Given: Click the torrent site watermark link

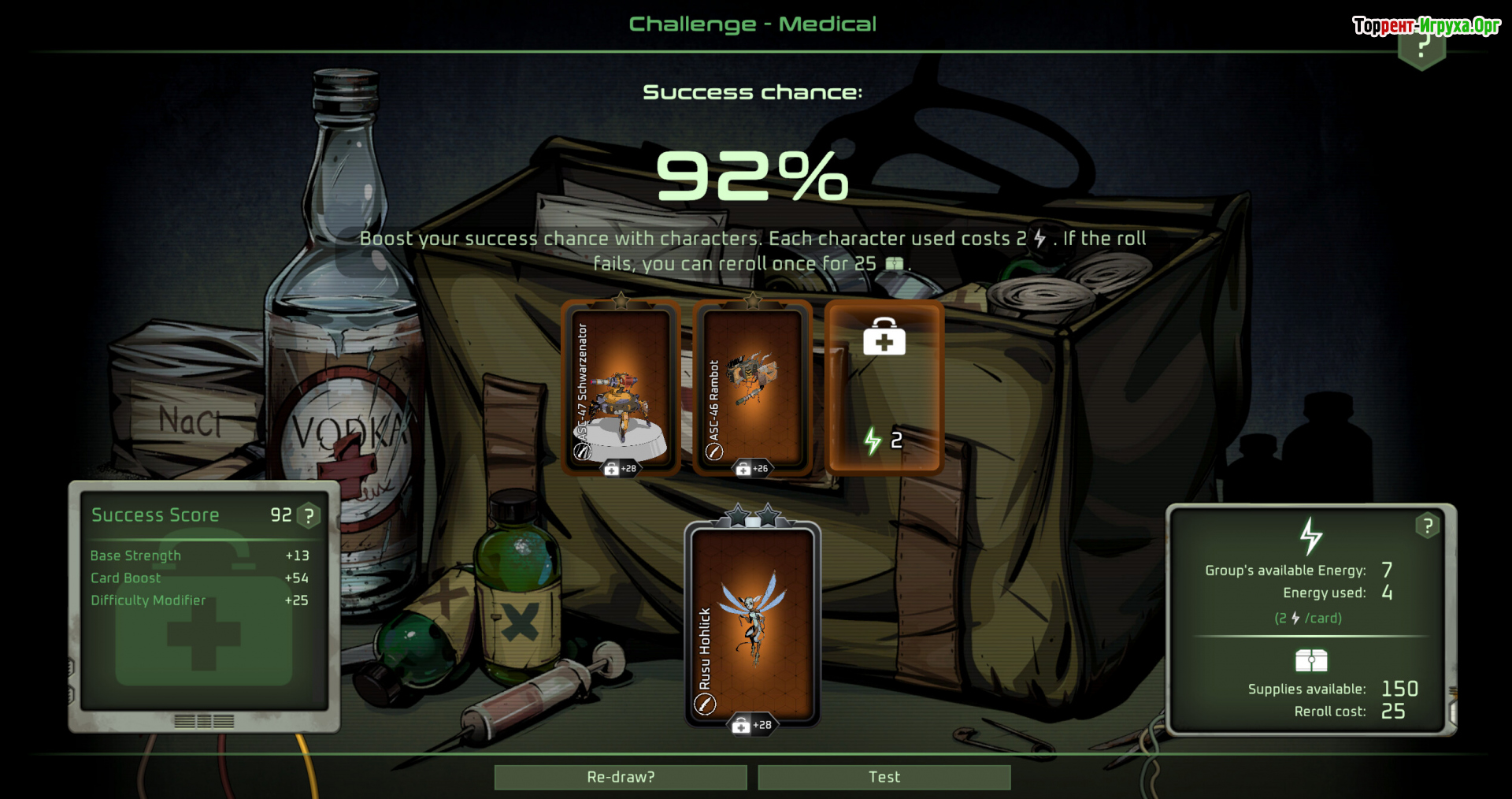Looking at the screenshot, I should pos(1426,26).
